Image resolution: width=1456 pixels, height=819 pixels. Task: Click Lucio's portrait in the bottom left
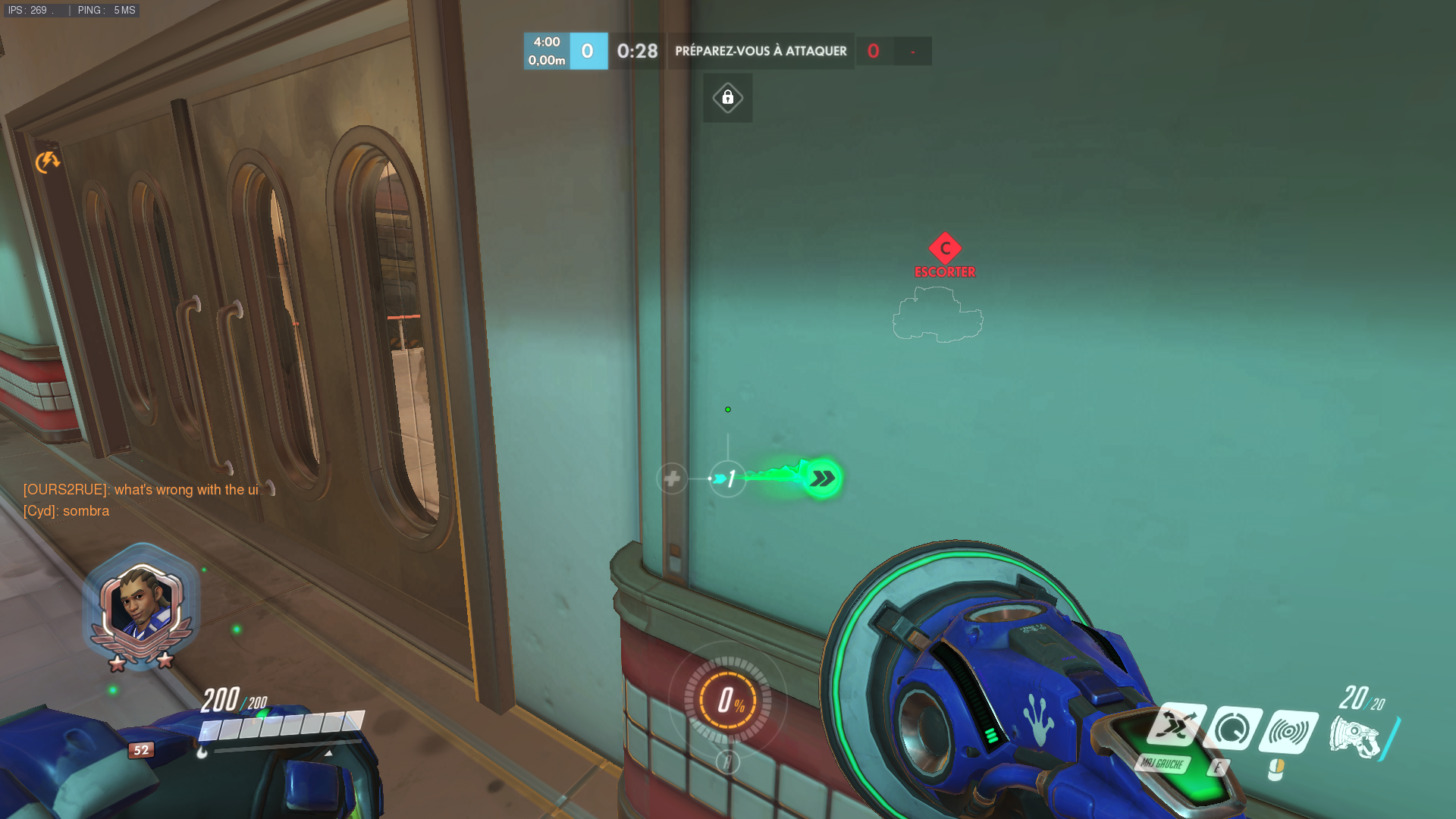pos(143,601)
